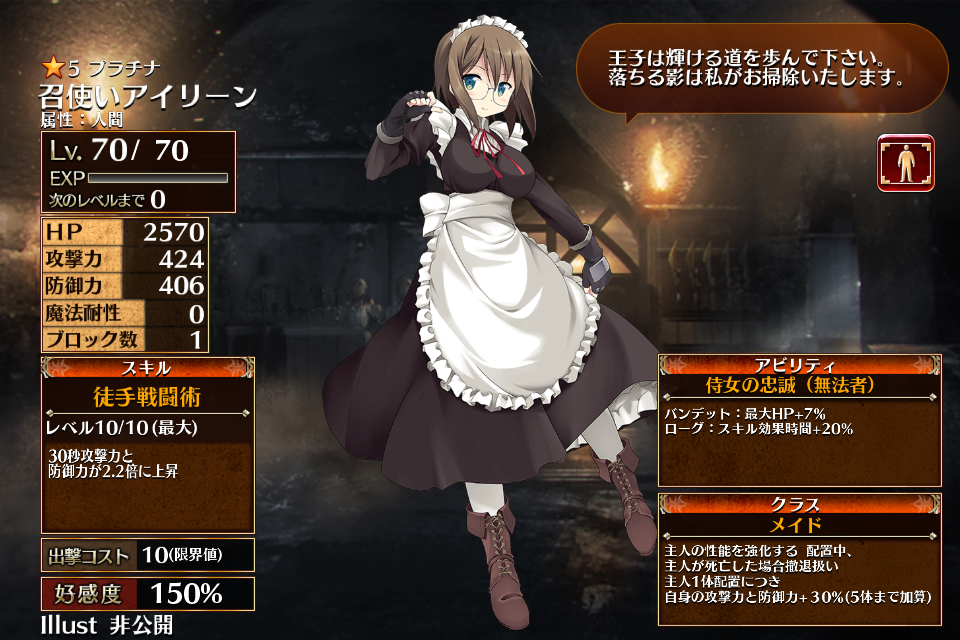The height and width of the screenshot is (640, 960).
Task: Click the red character silhouette button
Action: click(x=905, y=163)
